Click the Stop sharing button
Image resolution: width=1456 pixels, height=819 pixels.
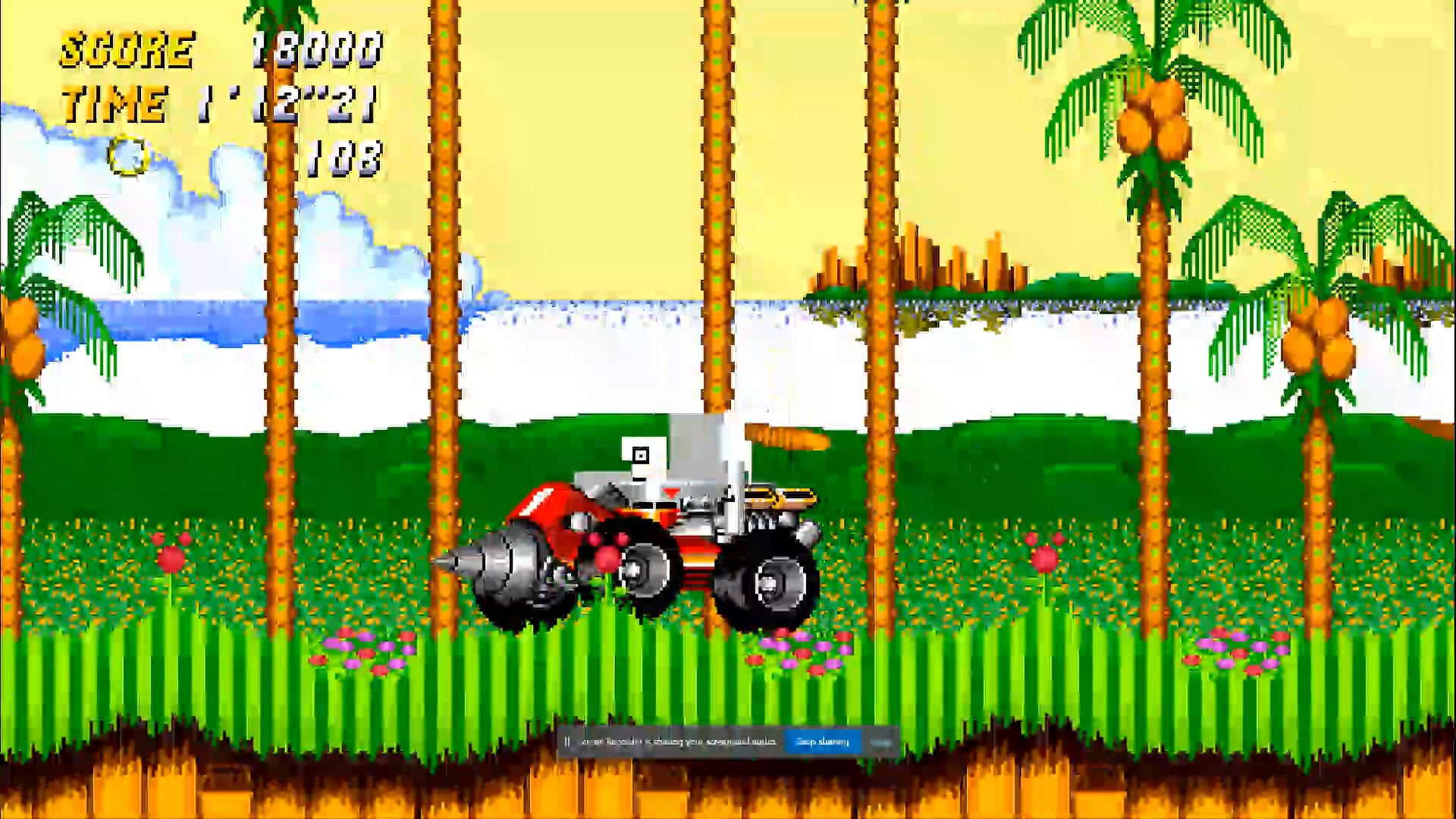[x=823, y=741]
